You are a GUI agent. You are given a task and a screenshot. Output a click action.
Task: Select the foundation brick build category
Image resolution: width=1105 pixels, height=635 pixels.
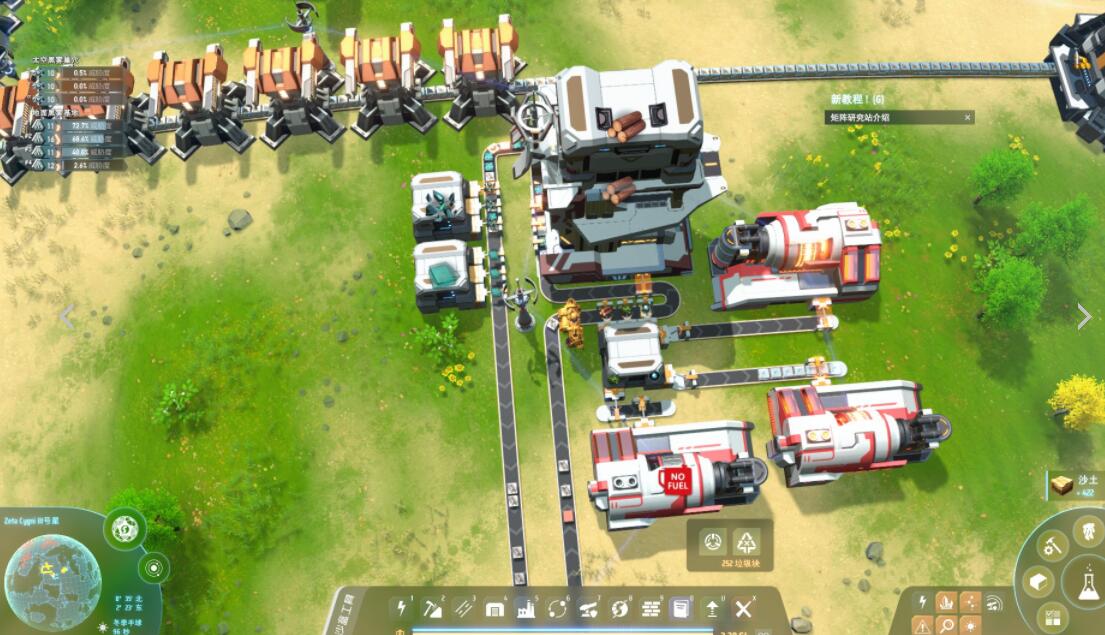point(650,608)
